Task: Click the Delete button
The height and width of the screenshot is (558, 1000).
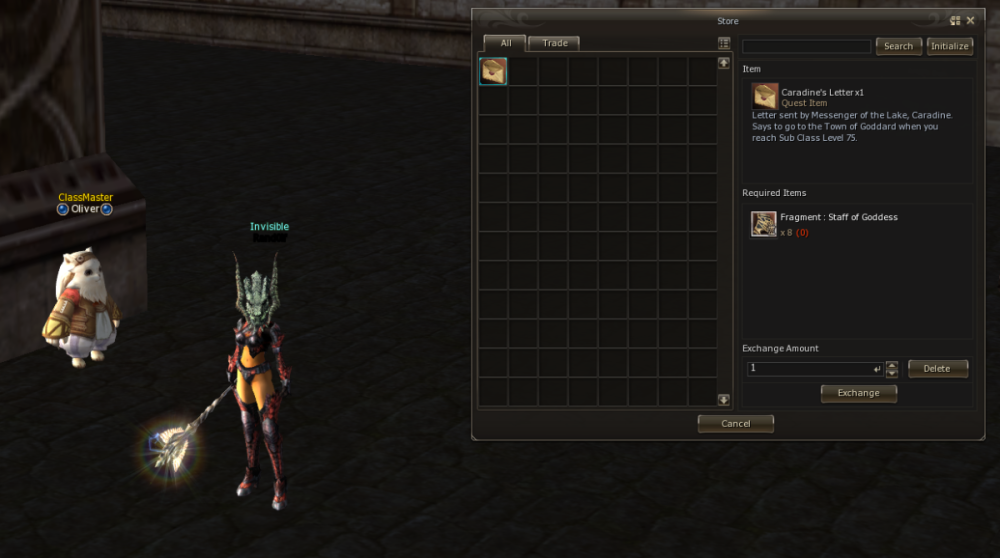Action: [x=937, y=369]
